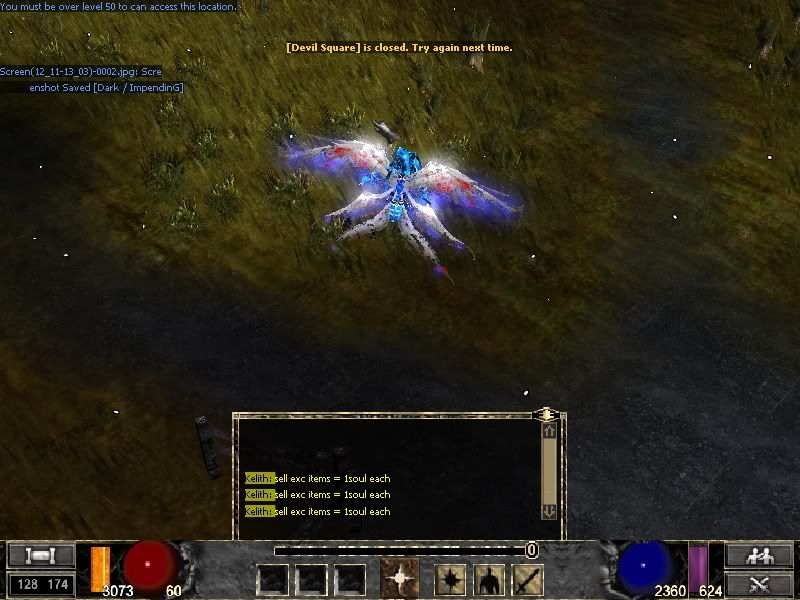The image size is (800, 600).
Task: Open the sword icon button
Action: 527,579
